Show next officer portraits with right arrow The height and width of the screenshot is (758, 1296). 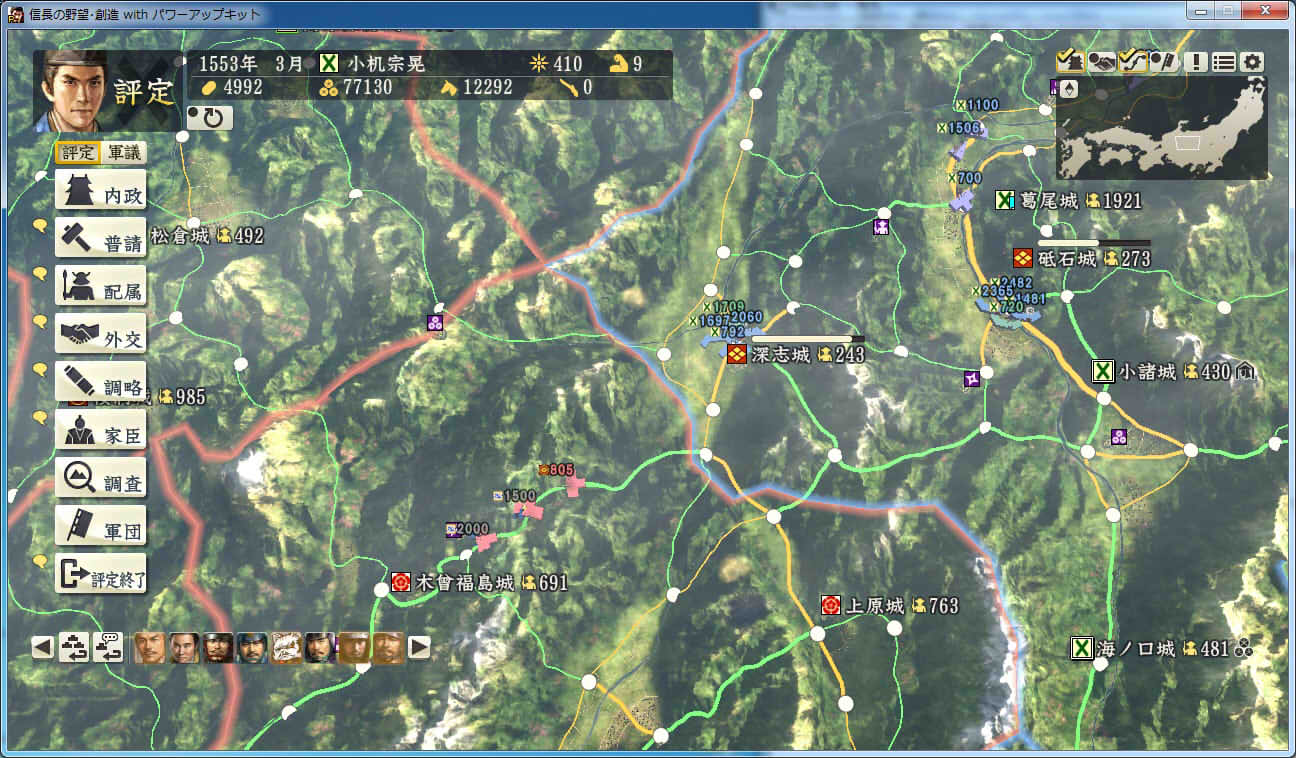[x=420, y=648]
